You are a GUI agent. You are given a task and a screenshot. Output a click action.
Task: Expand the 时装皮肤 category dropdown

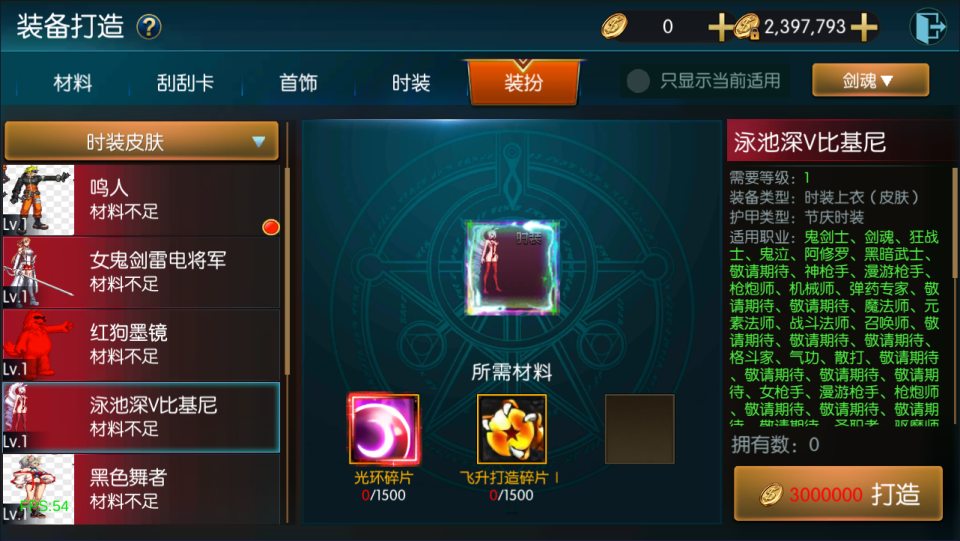pyautogui.click(x=141, y=142)
